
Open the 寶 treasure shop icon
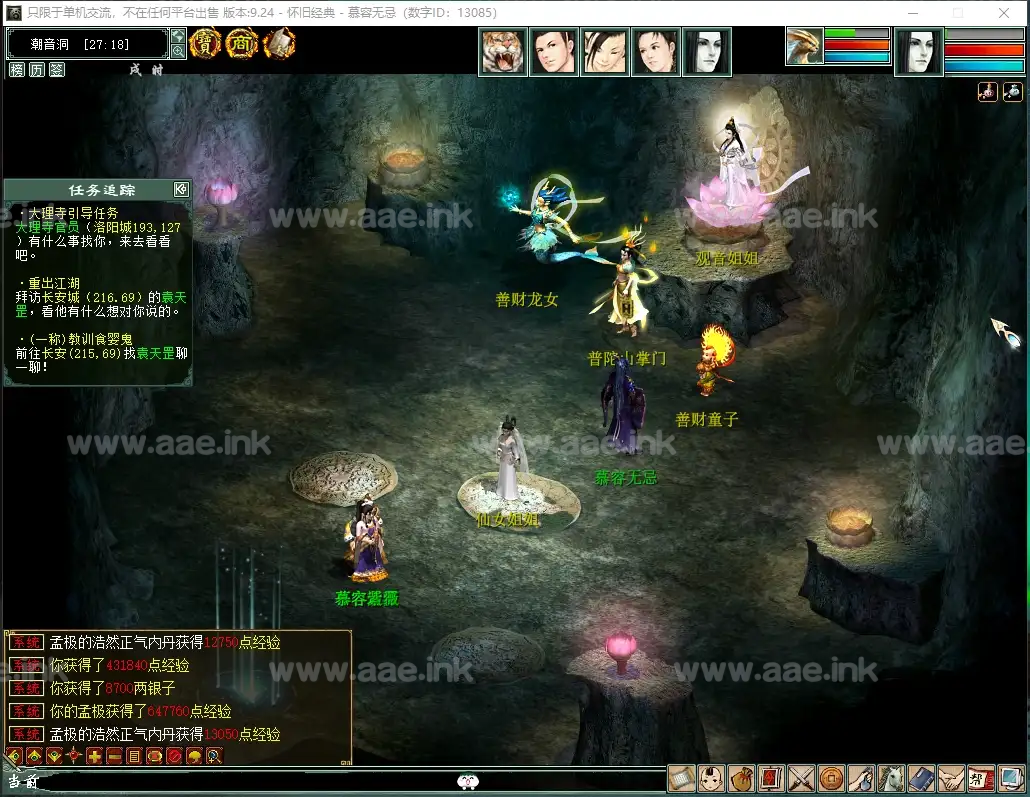tap(205, 44)
